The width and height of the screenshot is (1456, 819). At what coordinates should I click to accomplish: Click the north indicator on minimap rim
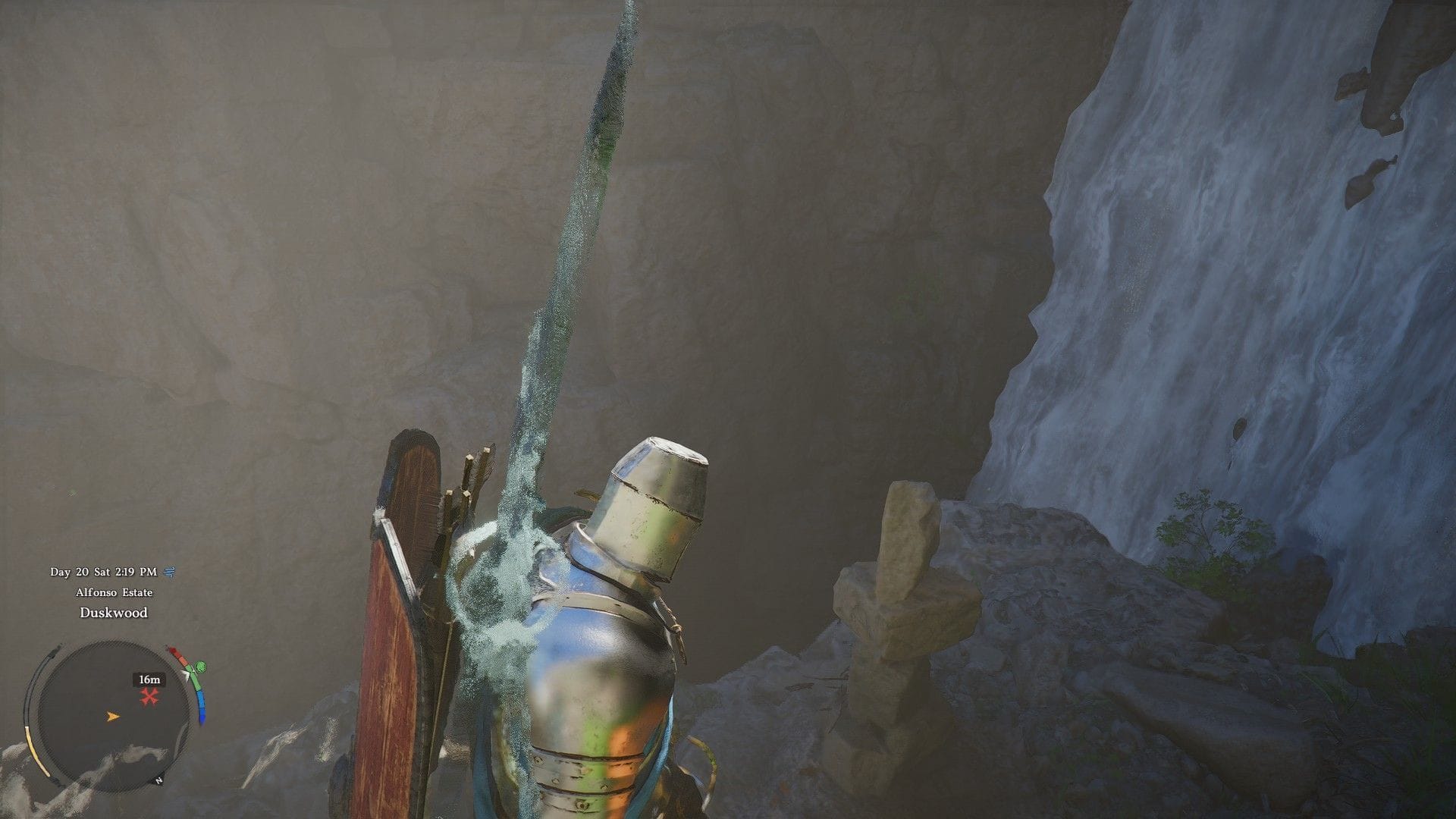point(158,780)
